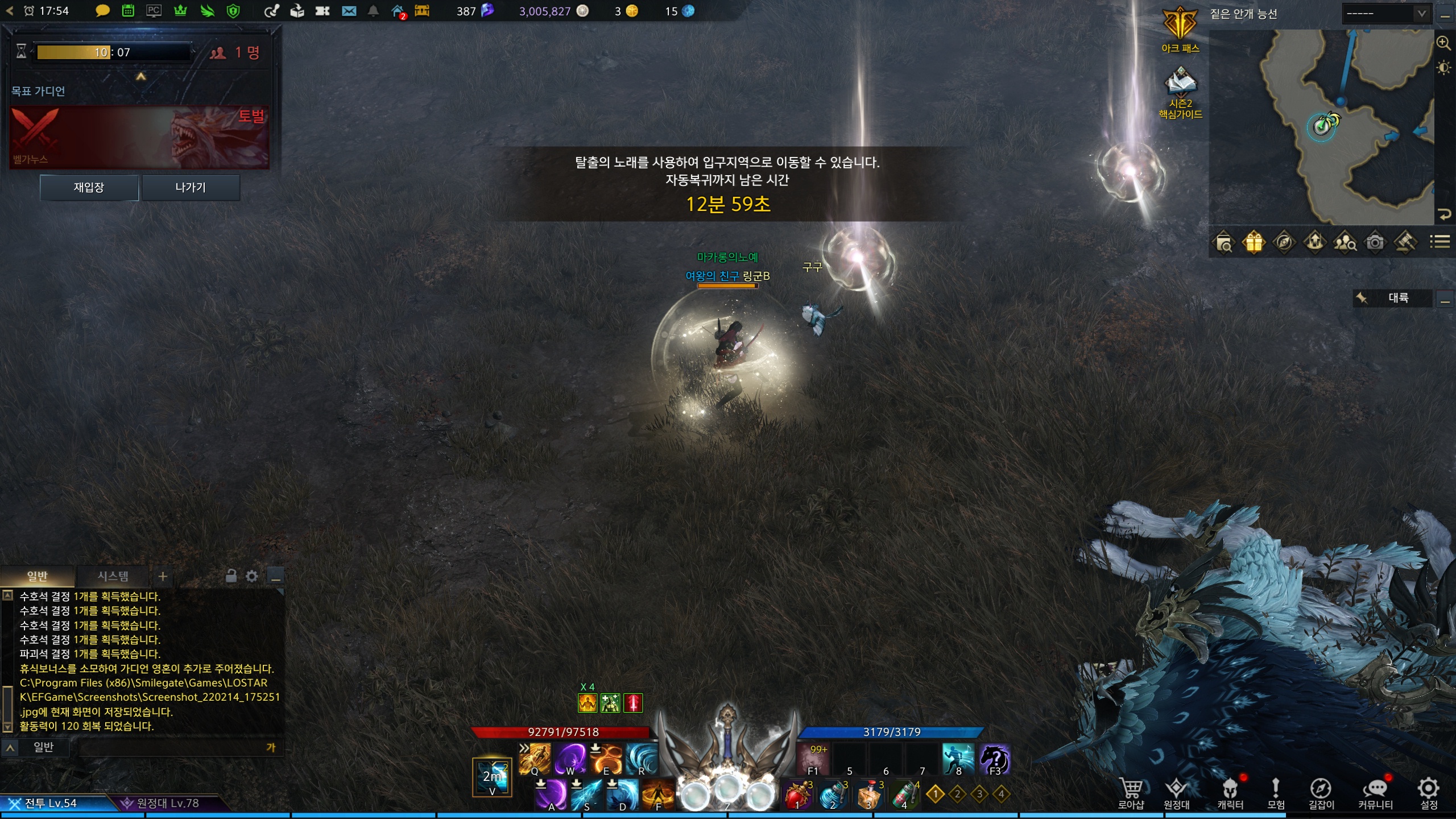Open the 설정 settings menu
The width and height of the screenshot is (1456, 819).
click(x=1429, y=792)
